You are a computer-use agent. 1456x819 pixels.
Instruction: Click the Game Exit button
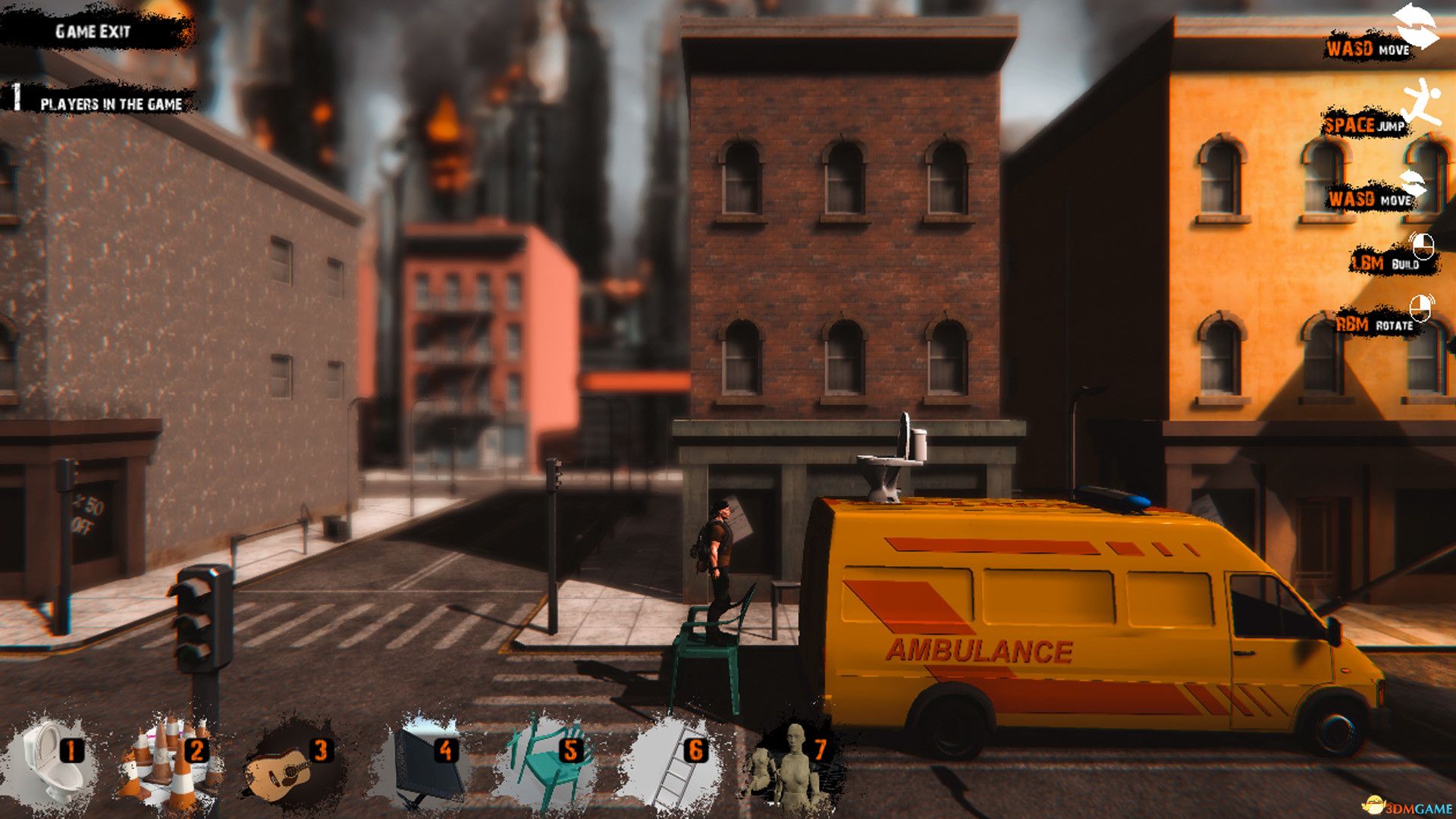coord(93,31)
